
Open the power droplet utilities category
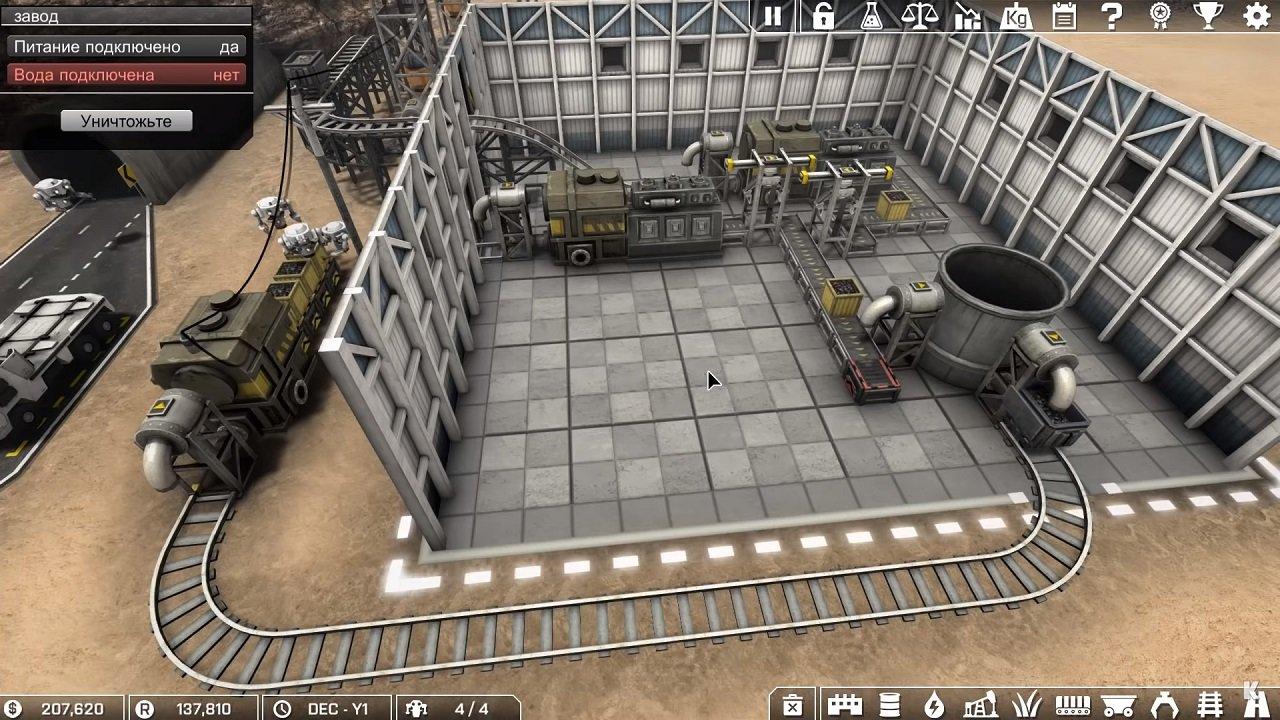point(934,705)
